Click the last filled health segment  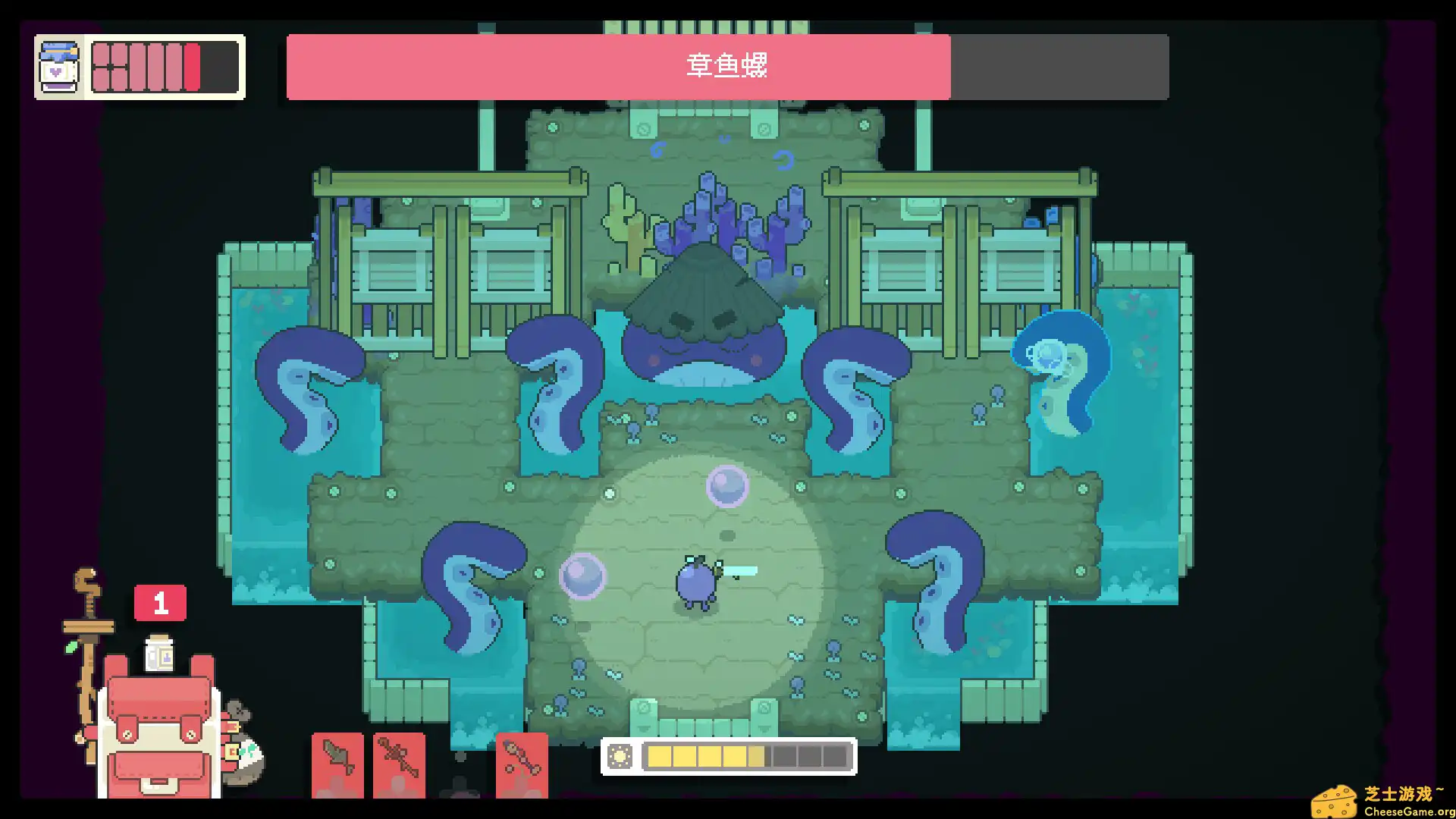click(192, 67)
